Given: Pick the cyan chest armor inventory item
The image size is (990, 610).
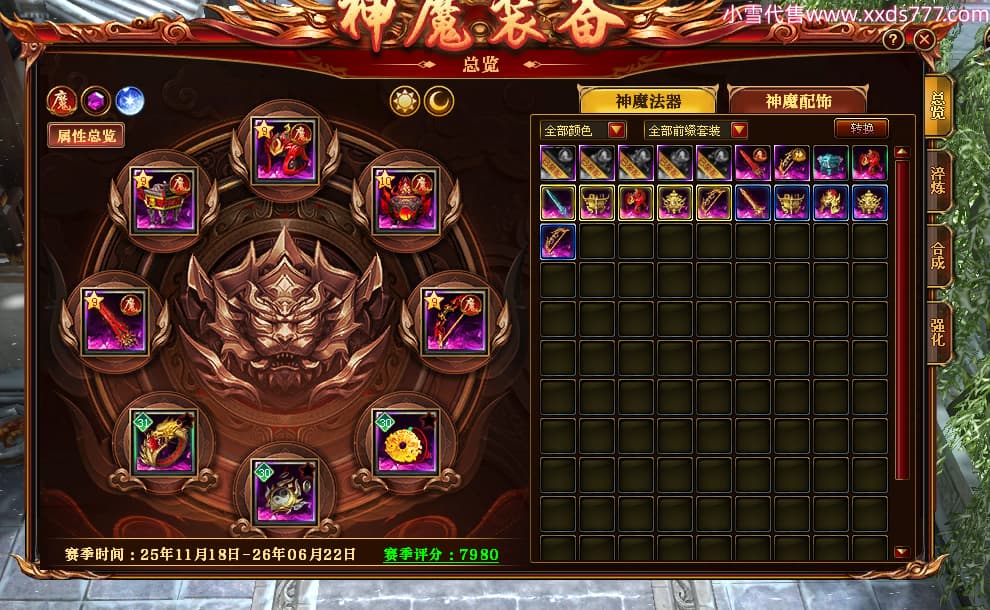Looking at the screenshot, I should pyautogui.click(x=830, y=163).
